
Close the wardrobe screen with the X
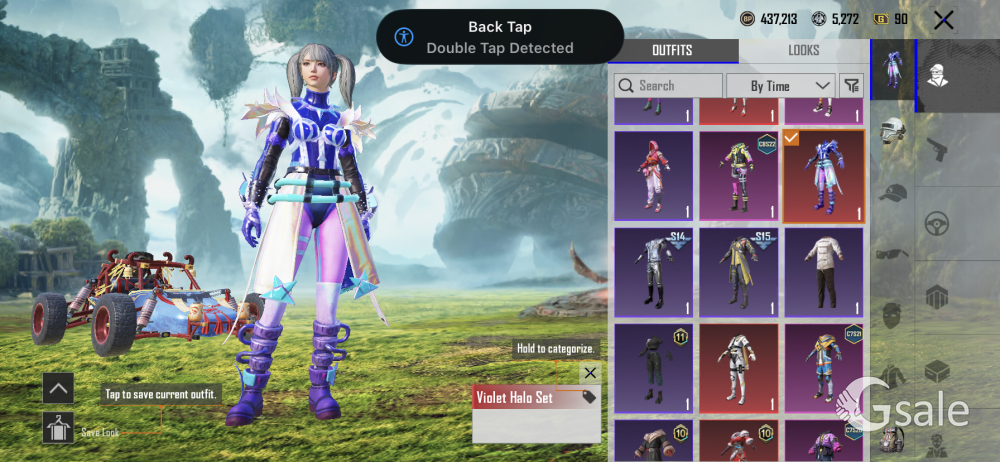pos(943,20)
